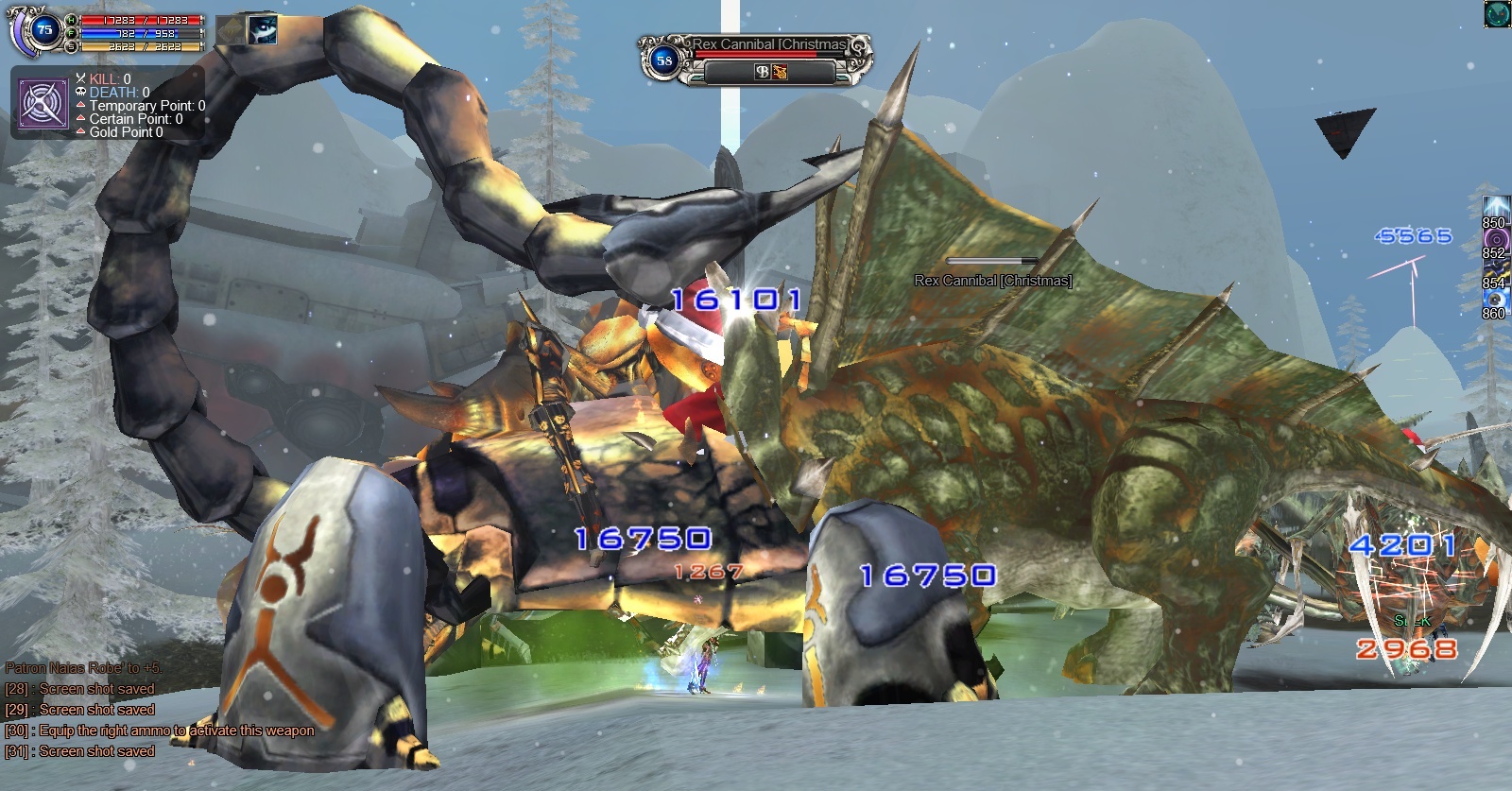
Task: Select the faded yellow buff icon
Action: coord(231,29)
